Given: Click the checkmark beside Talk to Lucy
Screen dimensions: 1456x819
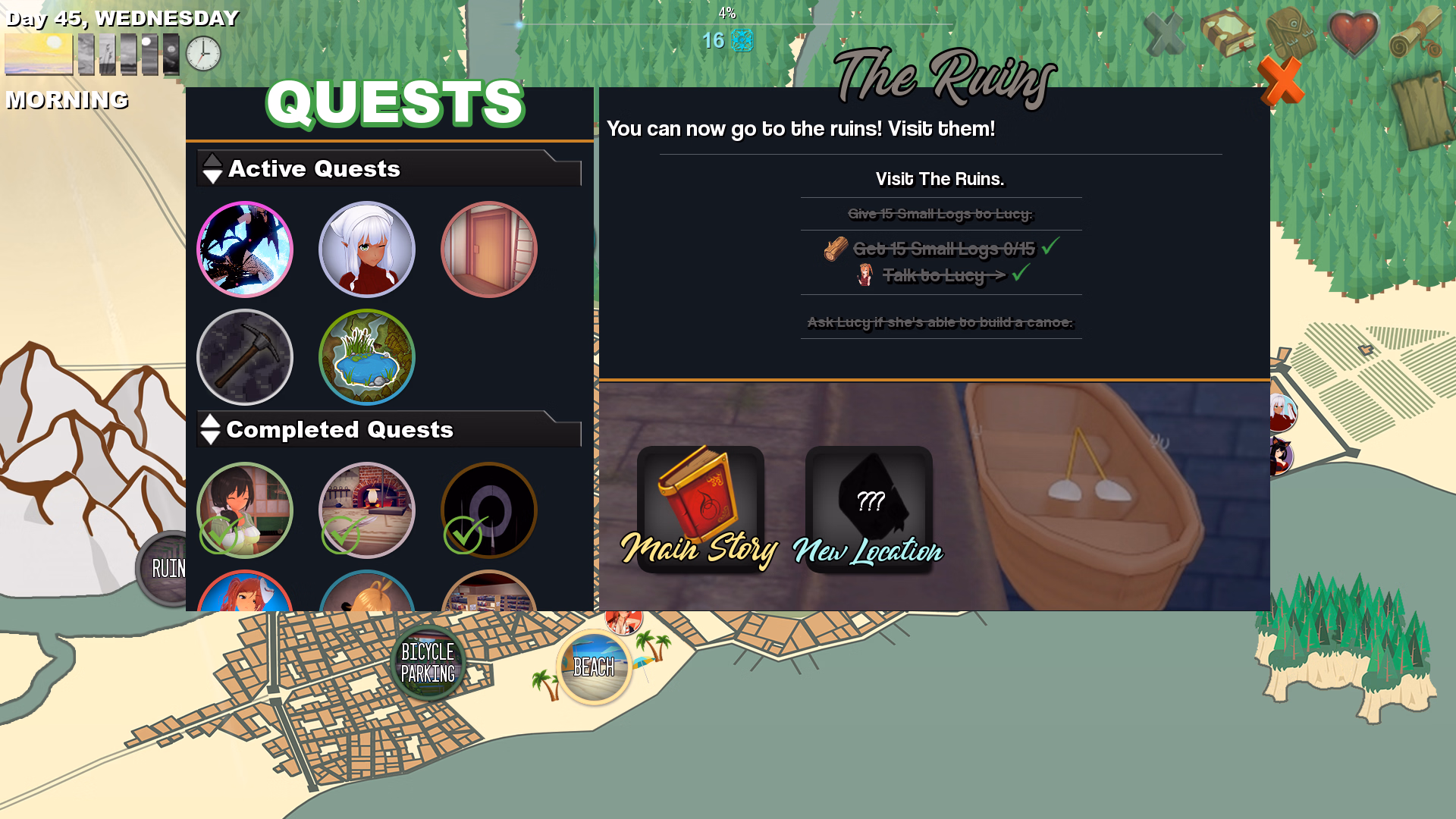Looking at the screenshot, I should [1021, 275].
